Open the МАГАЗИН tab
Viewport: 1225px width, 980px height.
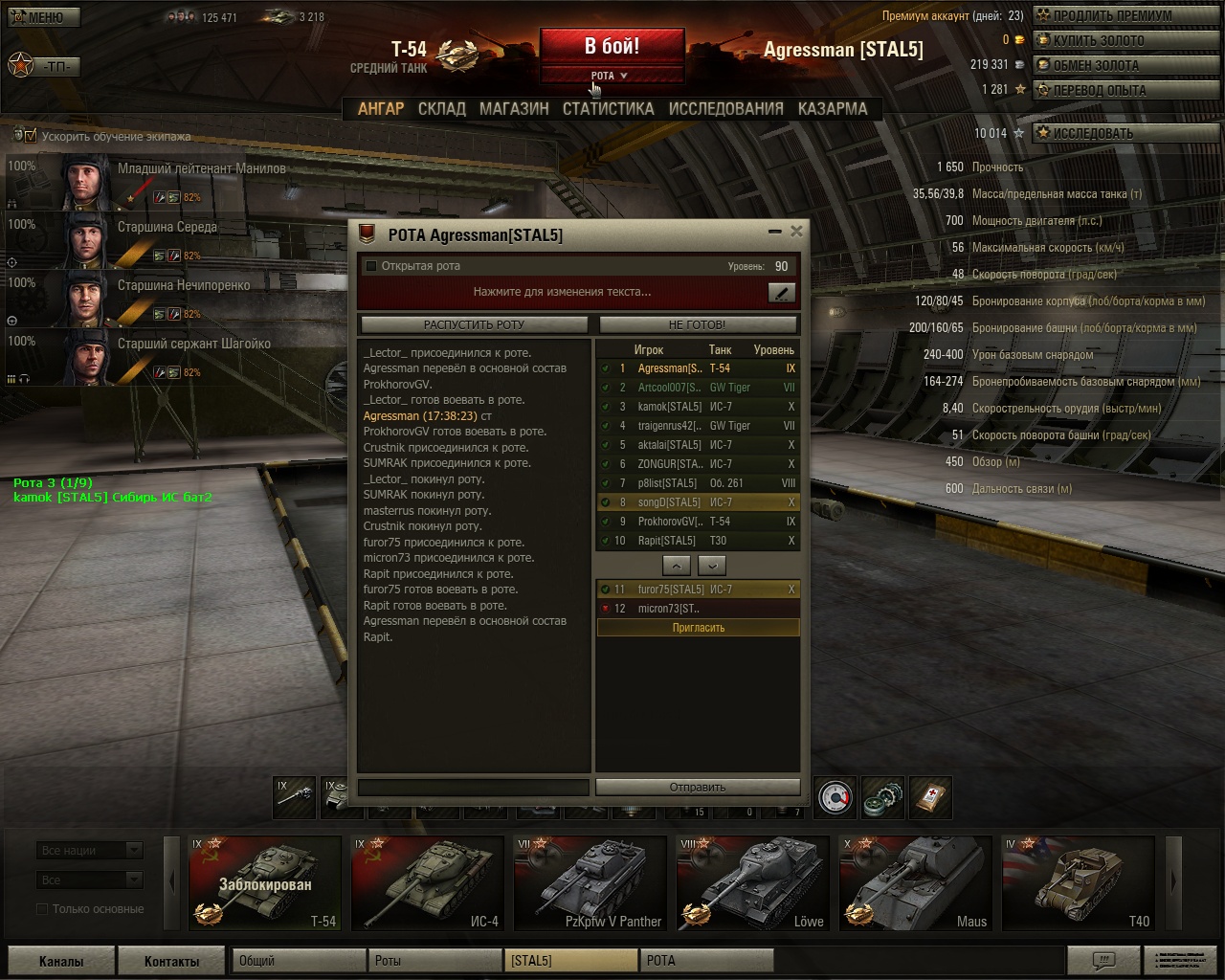pos(514,109)
